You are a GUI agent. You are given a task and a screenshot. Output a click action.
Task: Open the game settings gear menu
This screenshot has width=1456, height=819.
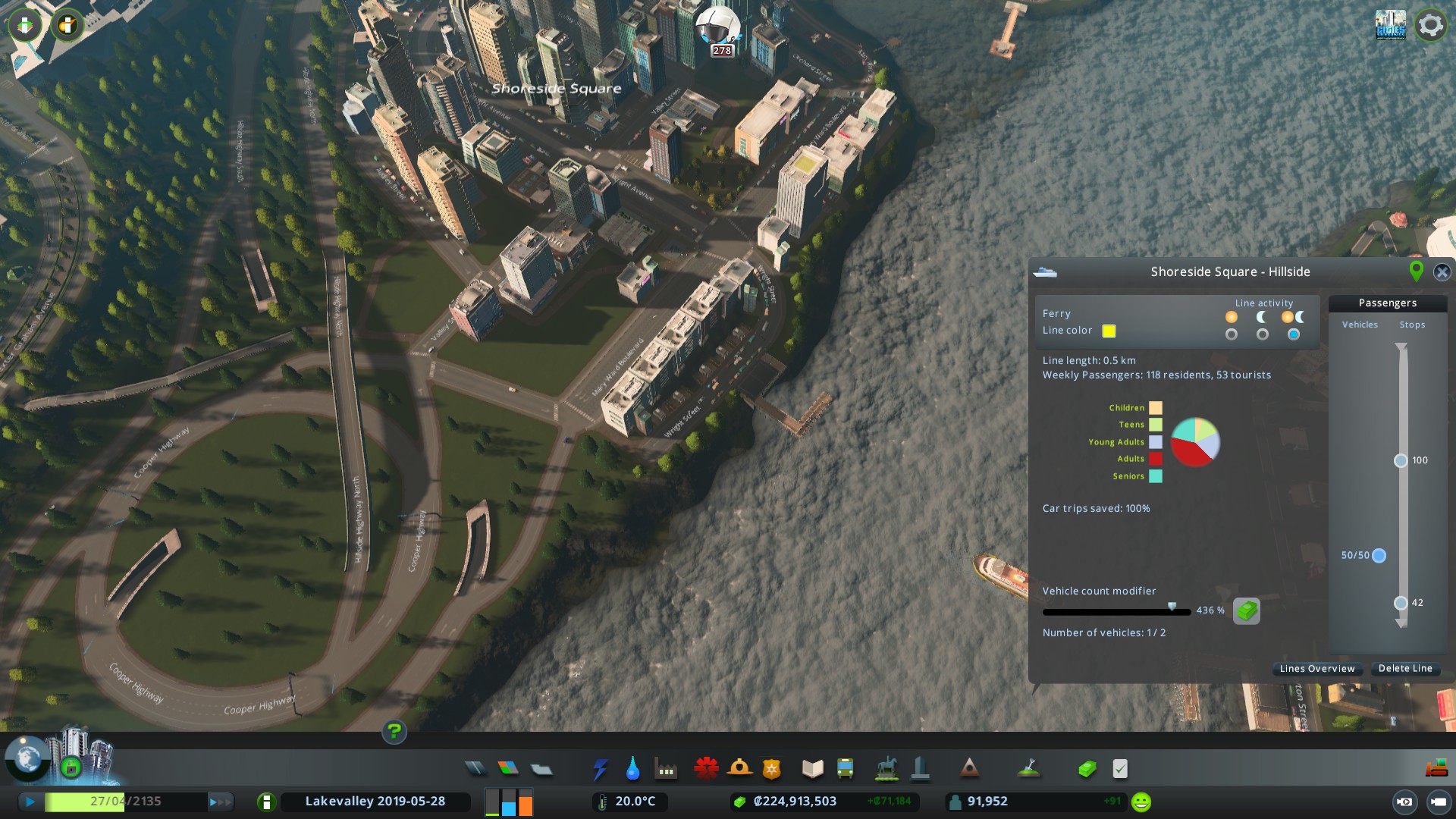click(x=1430, y=26)
